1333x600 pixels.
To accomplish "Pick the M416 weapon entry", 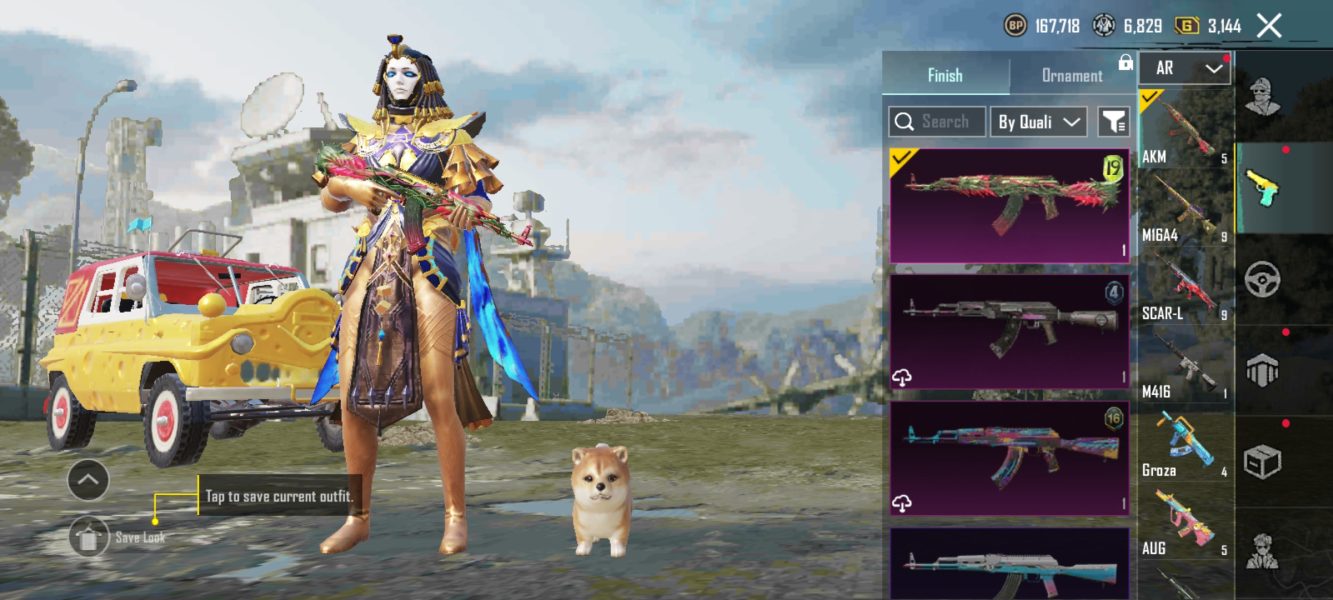I will (1185, 363).
